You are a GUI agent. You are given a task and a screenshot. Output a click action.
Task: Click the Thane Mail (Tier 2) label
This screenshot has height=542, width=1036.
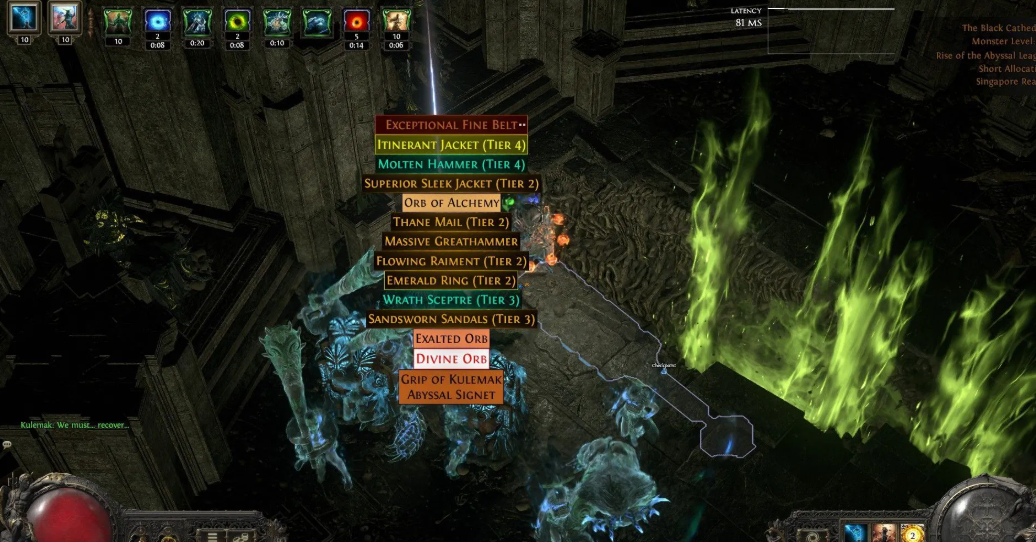pyautogui.click(x=451, y=222)
